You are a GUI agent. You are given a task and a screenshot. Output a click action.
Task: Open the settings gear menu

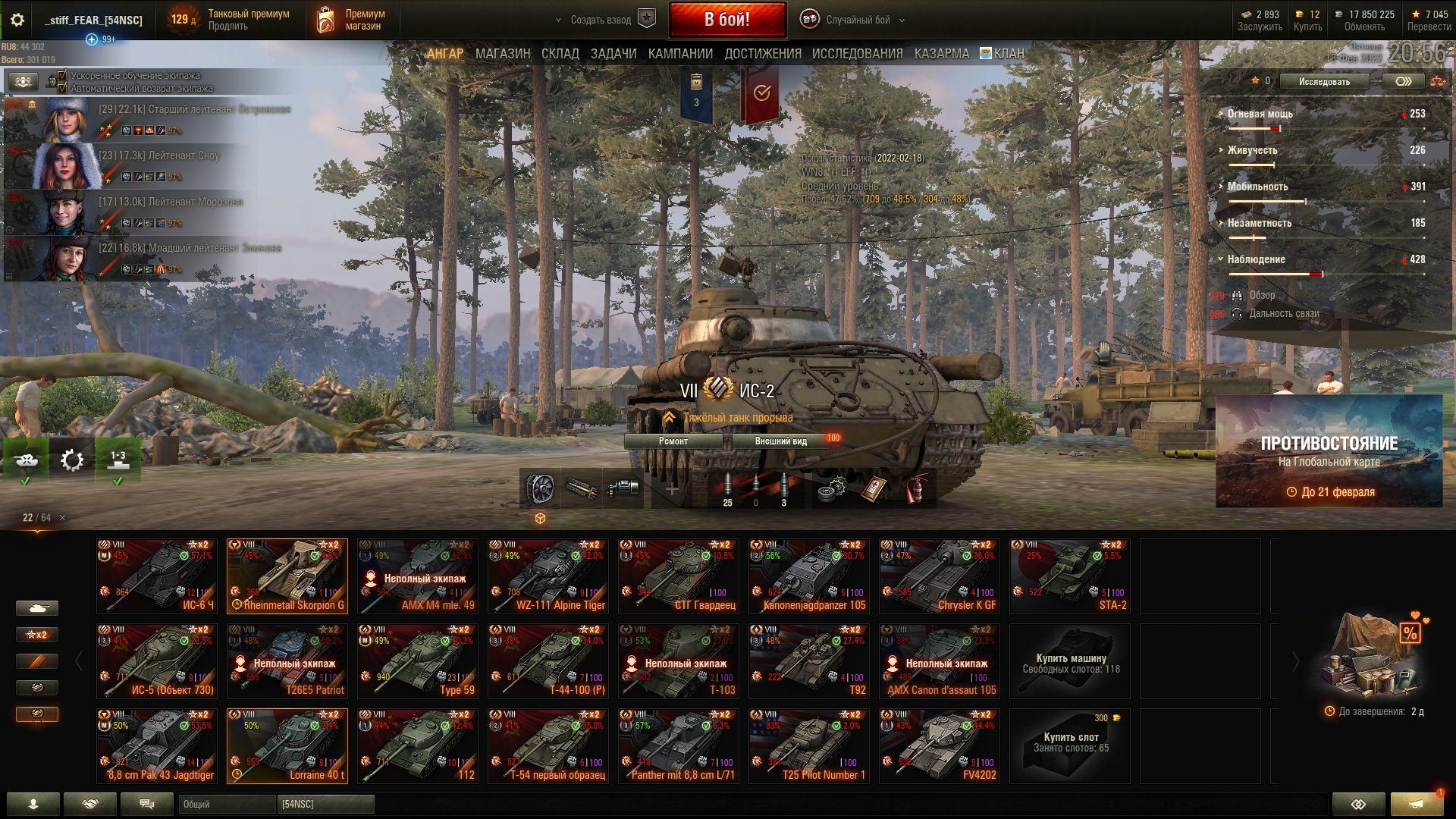[x=17, y=20]
